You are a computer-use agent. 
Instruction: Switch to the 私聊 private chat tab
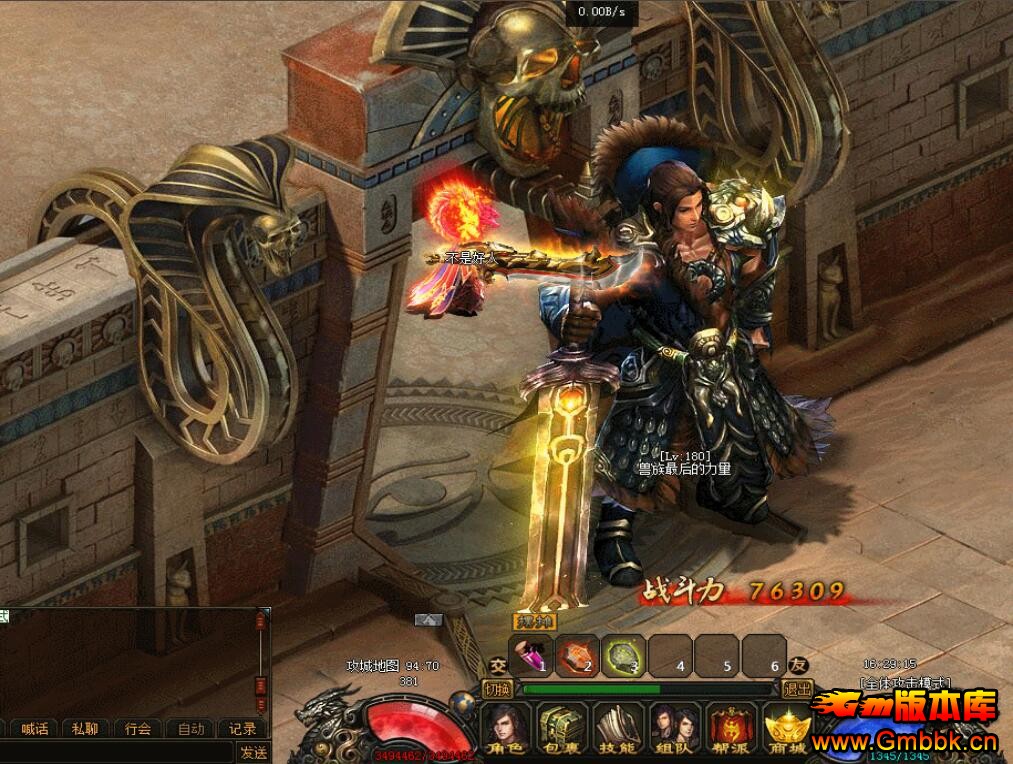pyautogui.click(x=86, y=729)
